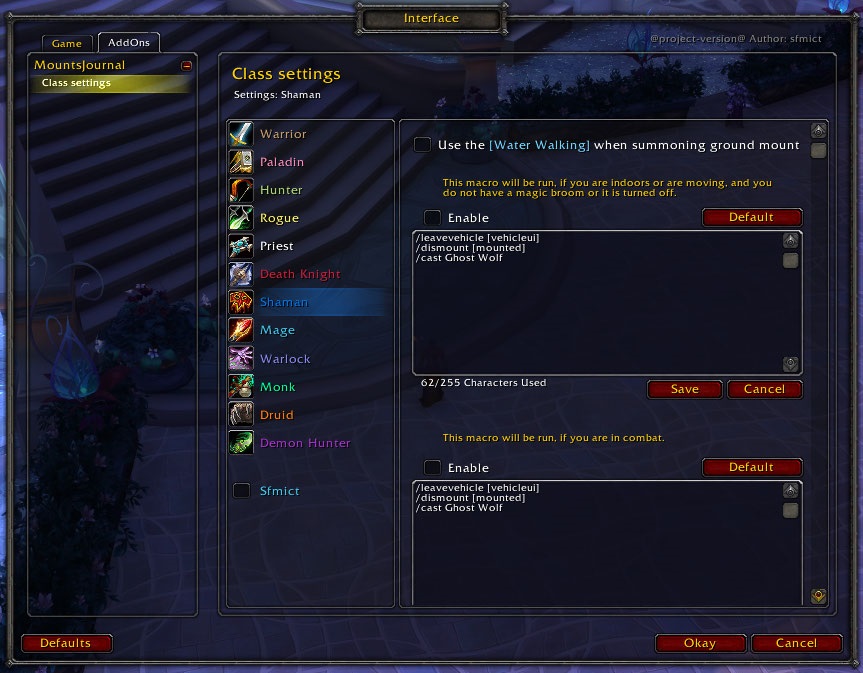Image resolution: width=863 pixels, height=673 pixels.
Task: Open Rogue class settings
Action: pos(279,218)
